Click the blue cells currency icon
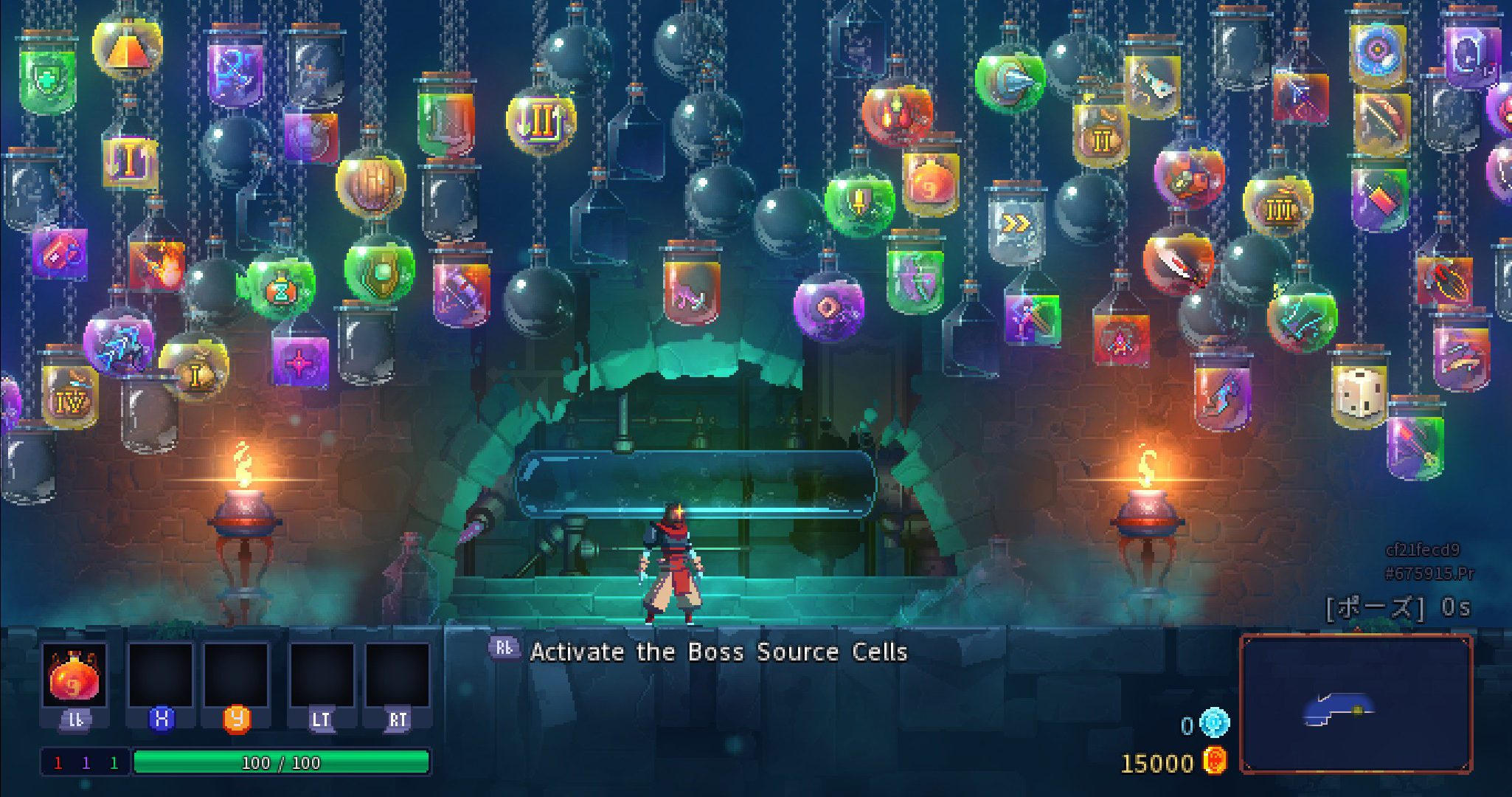 pyautogui.click(x=1214, y=724)
